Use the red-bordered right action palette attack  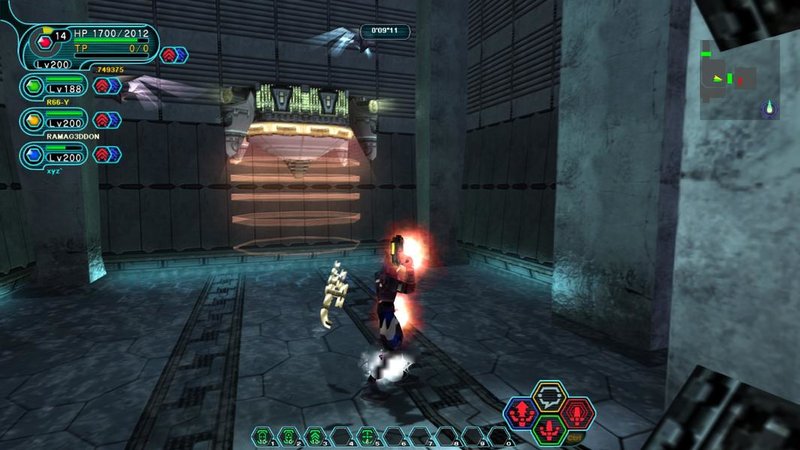(x=577, y=411)
